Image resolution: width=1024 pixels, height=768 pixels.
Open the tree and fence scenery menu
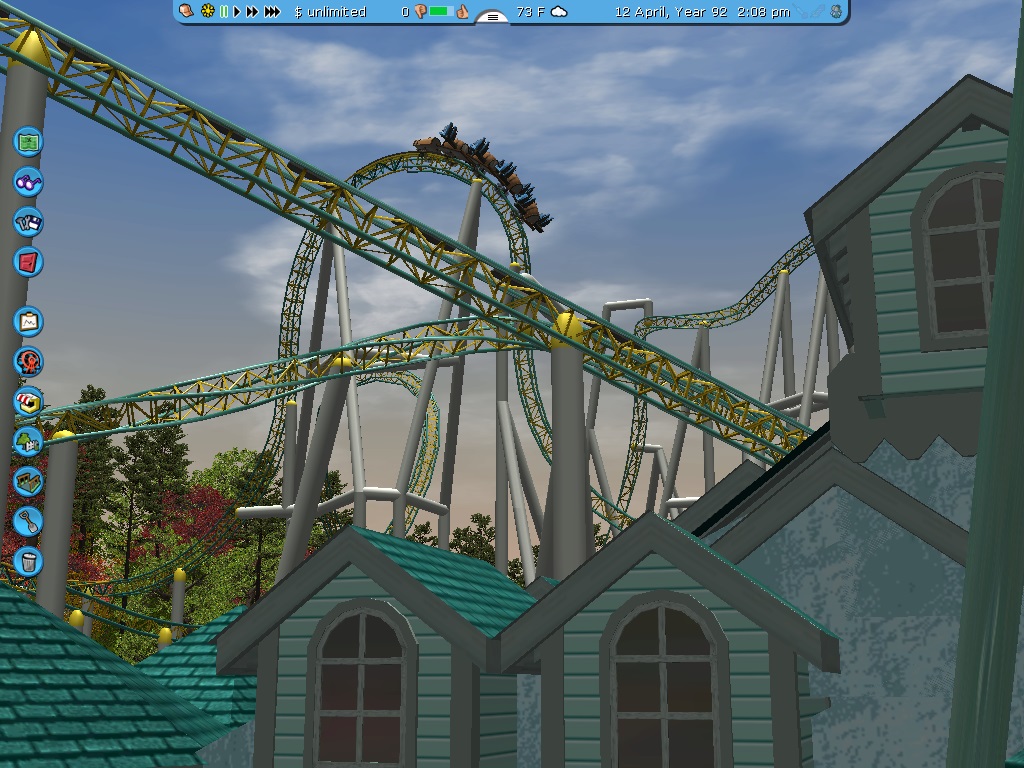[29, 440]
